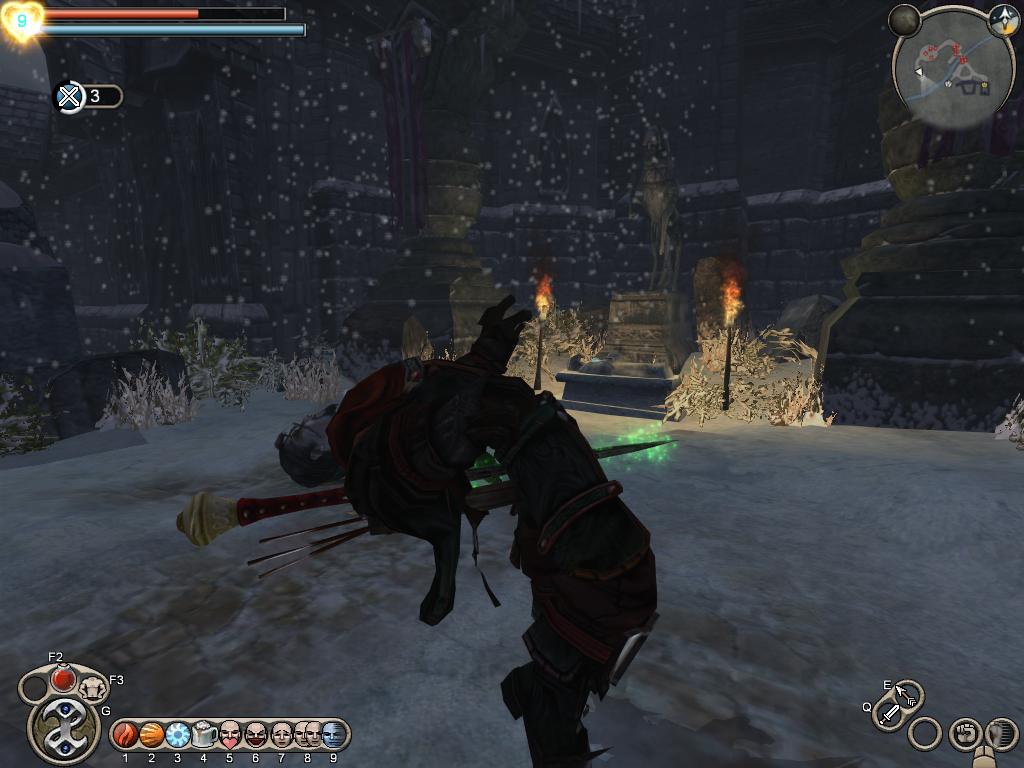
Task: Use the laughing face expression in slot 6
Action: [x=256, y=735]
